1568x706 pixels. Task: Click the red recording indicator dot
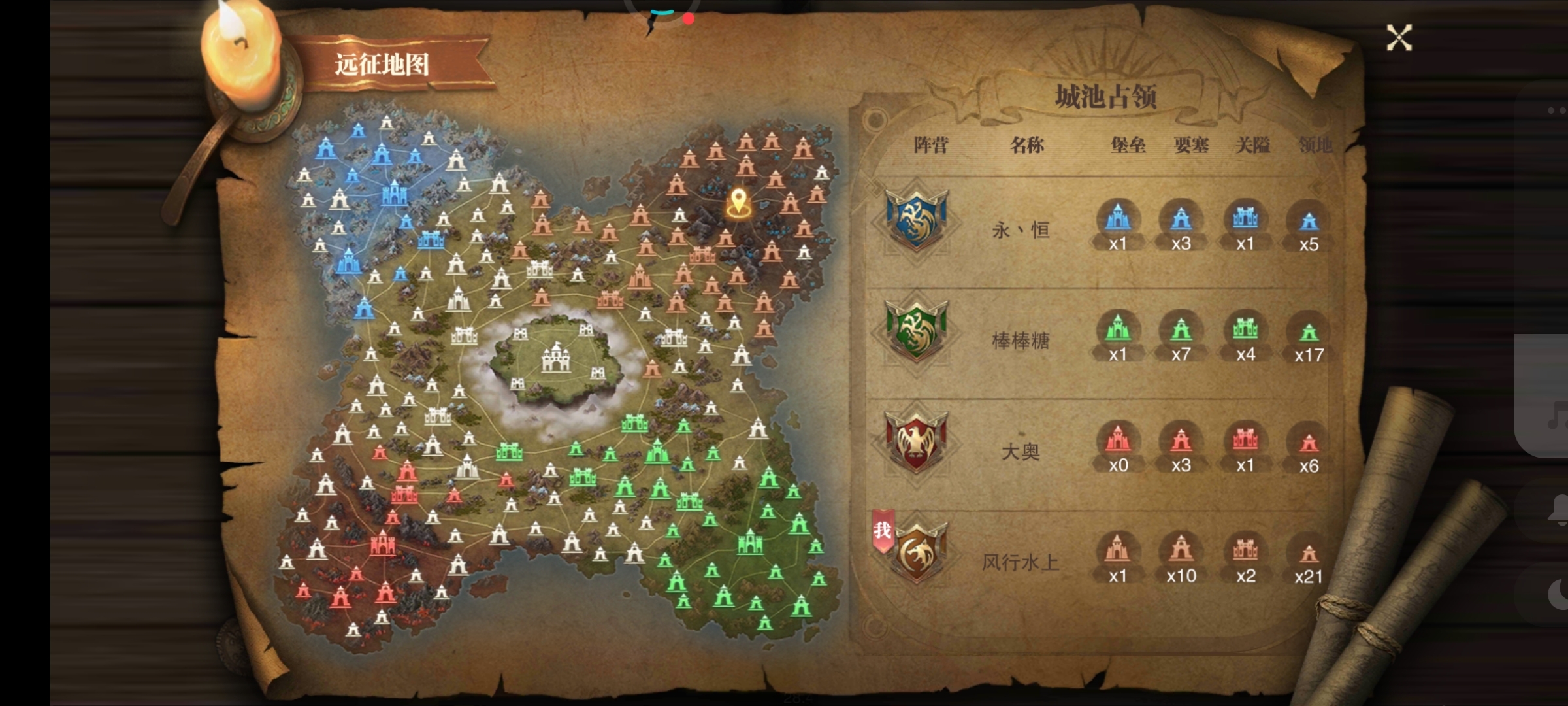tap(689, 18)
